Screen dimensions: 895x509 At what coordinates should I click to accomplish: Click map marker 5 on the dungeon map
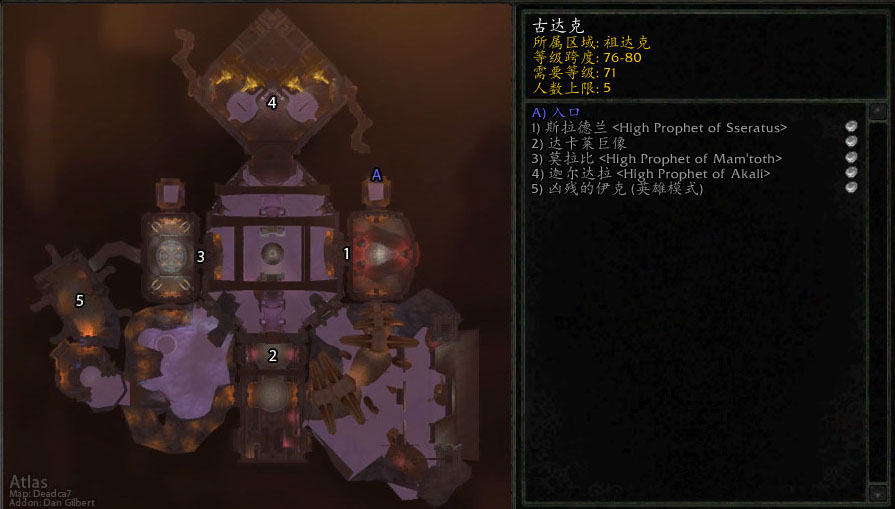(x=80, y=299)
